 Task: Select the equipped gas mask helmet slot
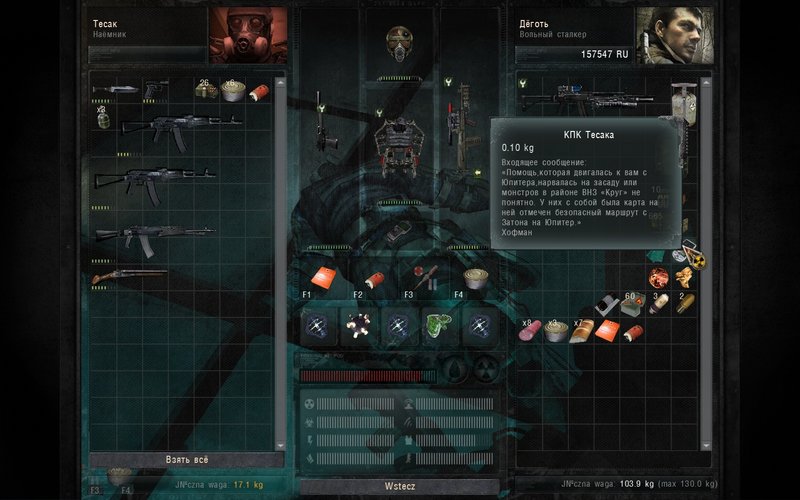[400, 42]
